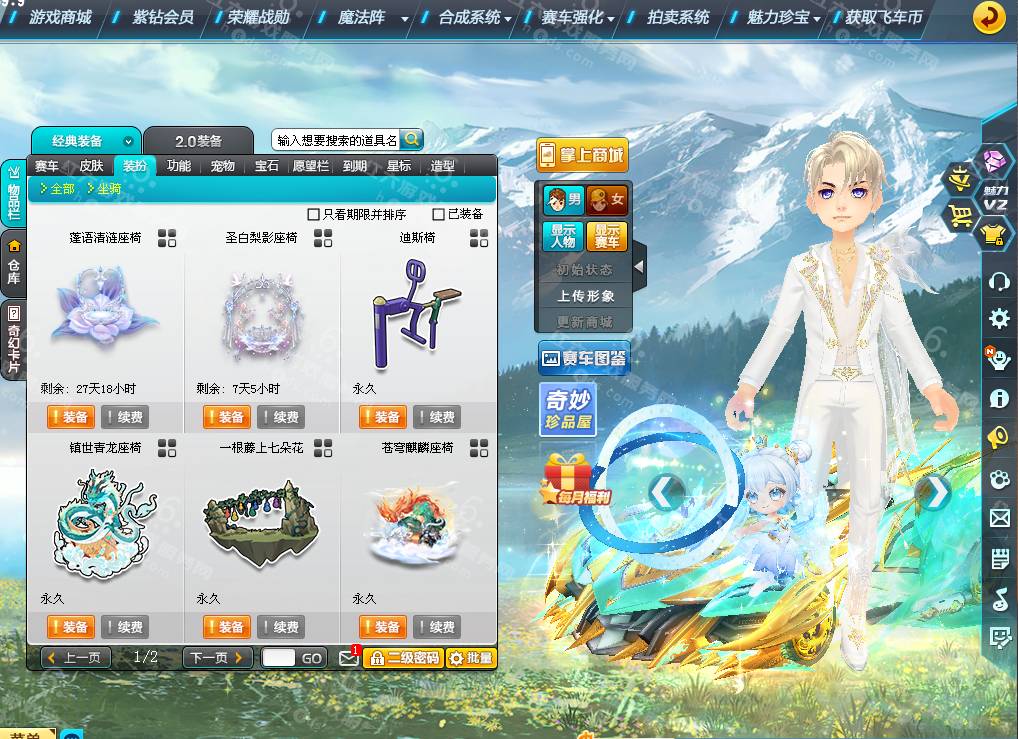The image size is (1018, 739).
Task: Open the gear settings icon
Action: click(998, 319)
